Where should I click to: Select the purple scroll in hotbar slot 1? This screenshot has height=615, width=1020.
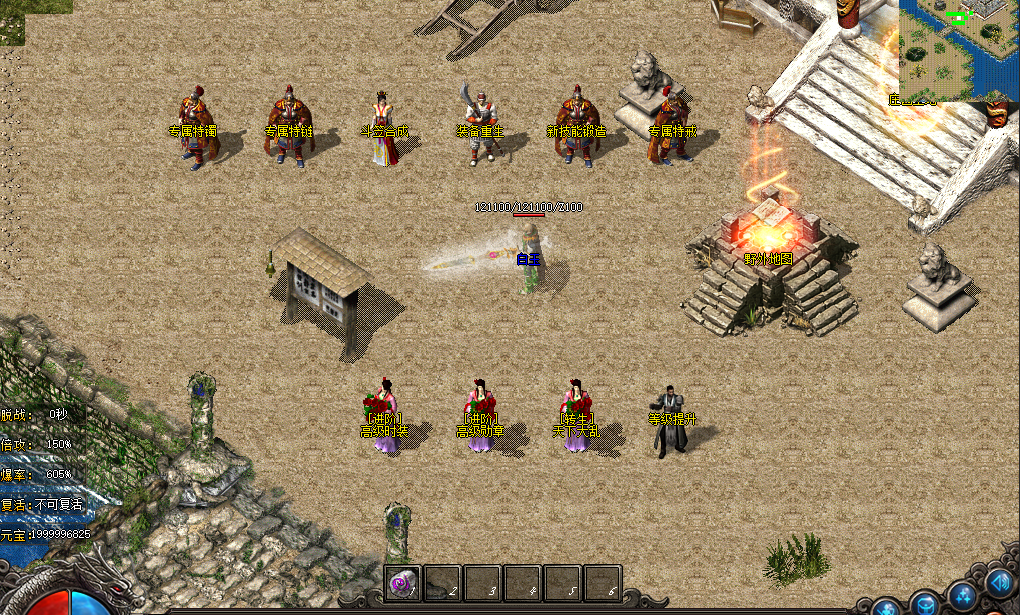coord(403,582)
